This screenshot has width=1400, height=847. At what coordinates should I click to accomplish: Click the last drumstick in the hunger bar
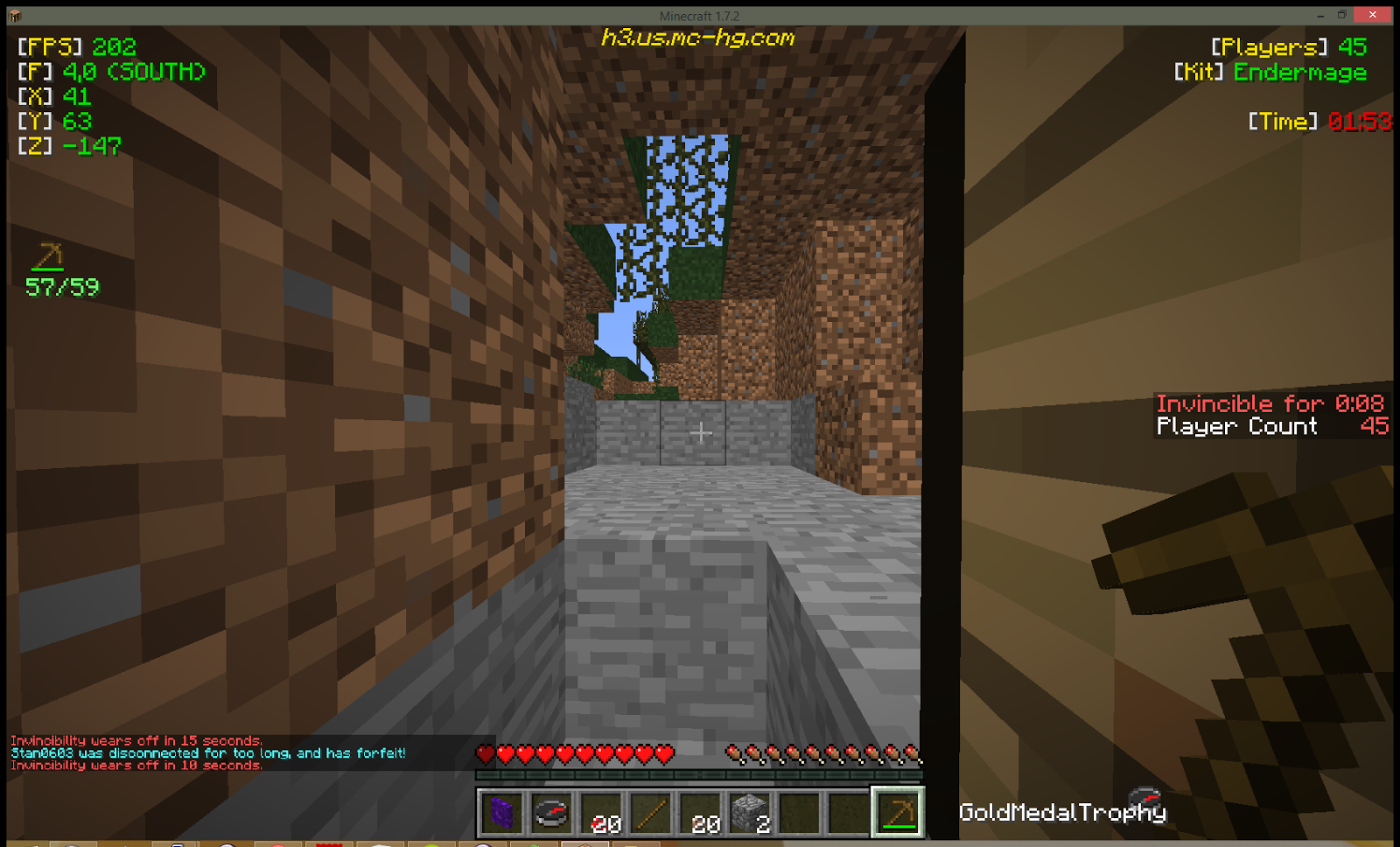click(910, 751)
